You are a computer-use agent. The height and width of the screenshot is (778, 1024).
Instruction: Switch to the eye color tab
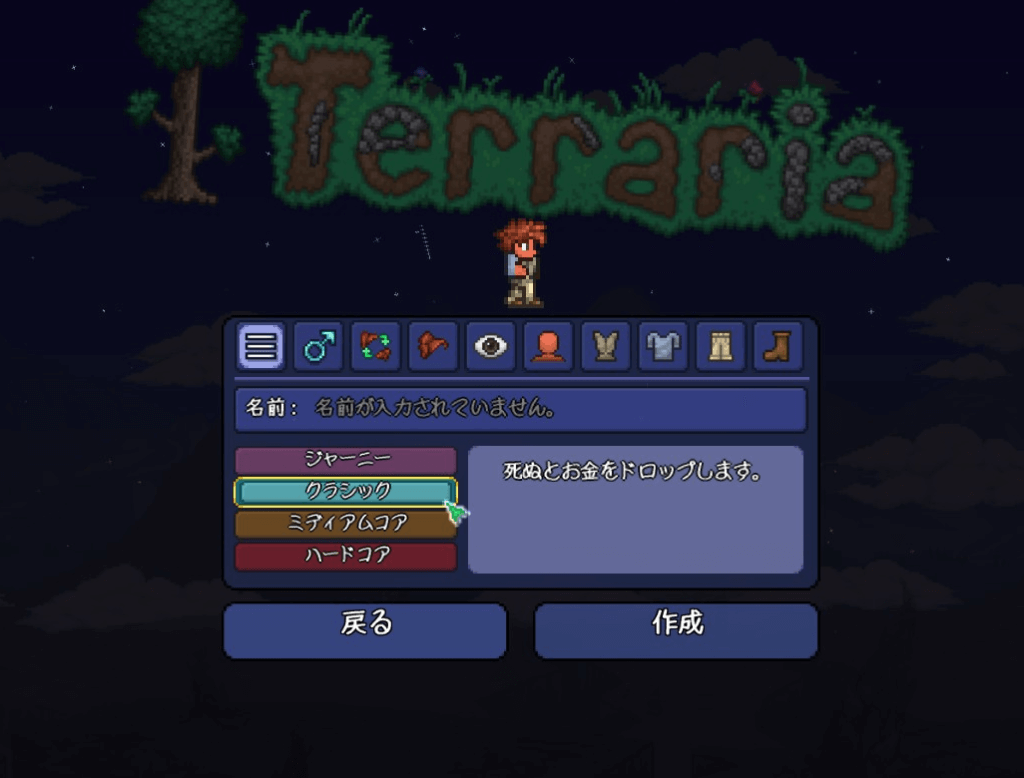(x=491, y=347)
